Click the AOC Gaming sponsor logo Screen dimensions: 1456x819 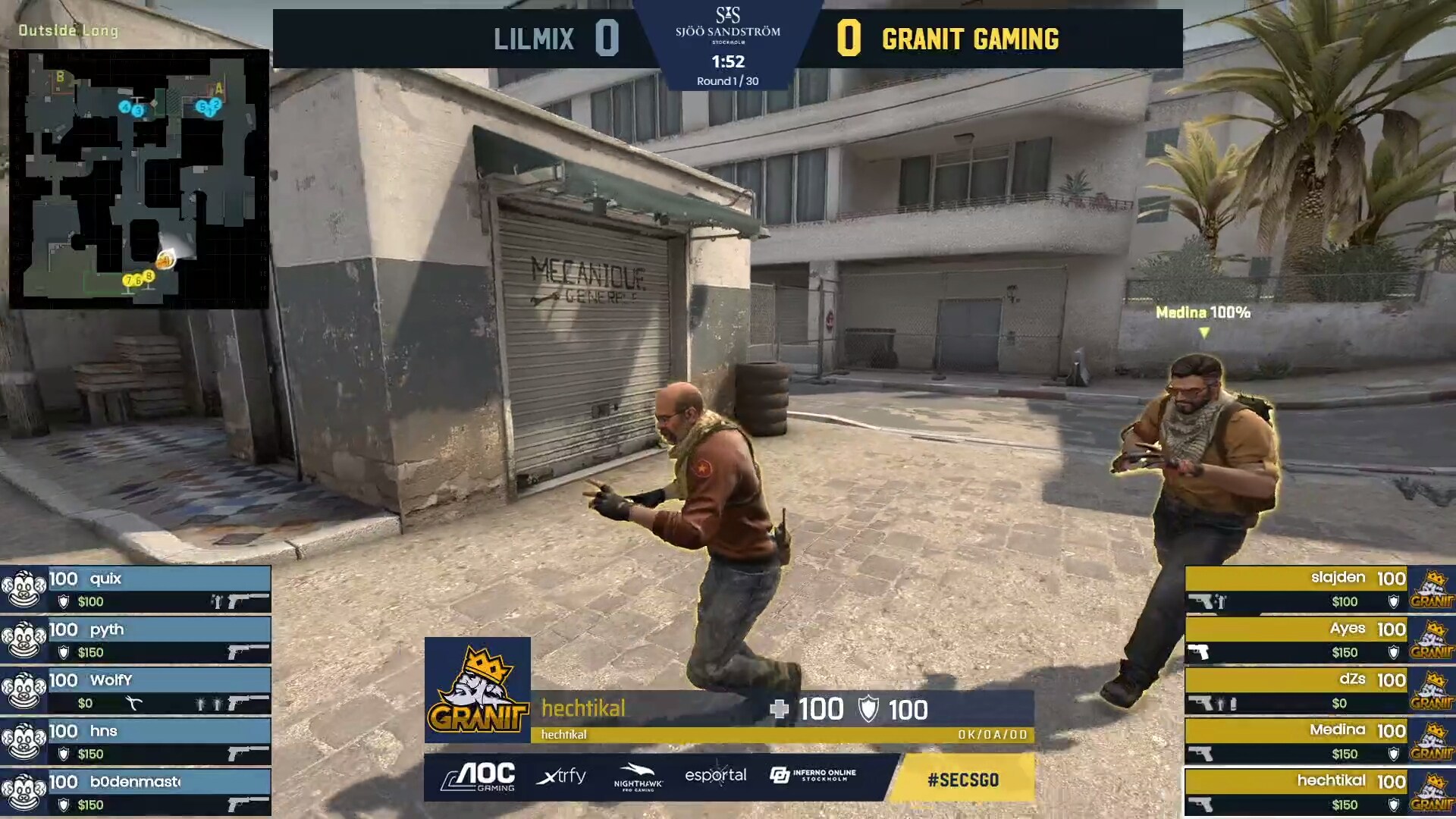pyautogui.click(x=477, y=777)
